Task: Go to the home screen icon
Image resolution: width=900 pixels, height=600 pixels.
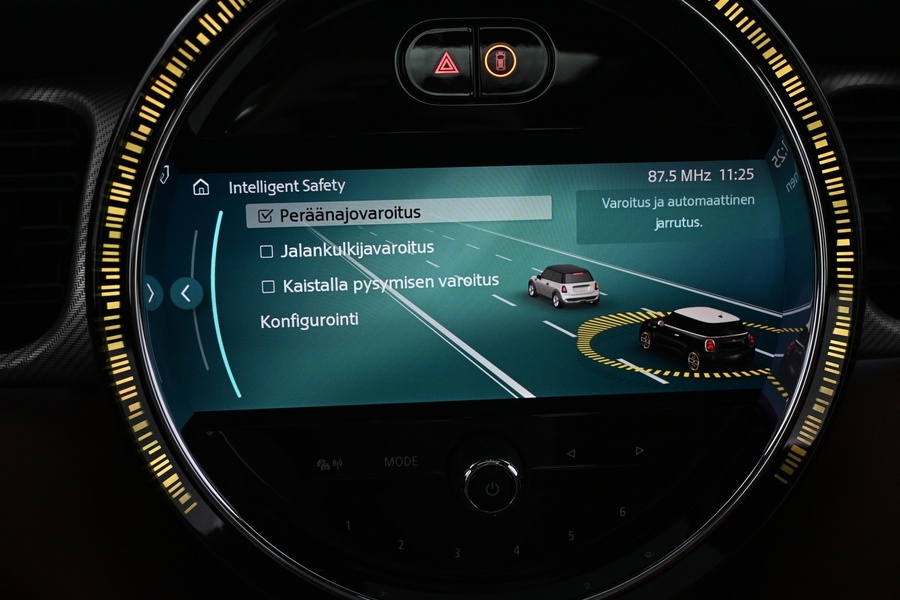Action: (x=201, y=187)
